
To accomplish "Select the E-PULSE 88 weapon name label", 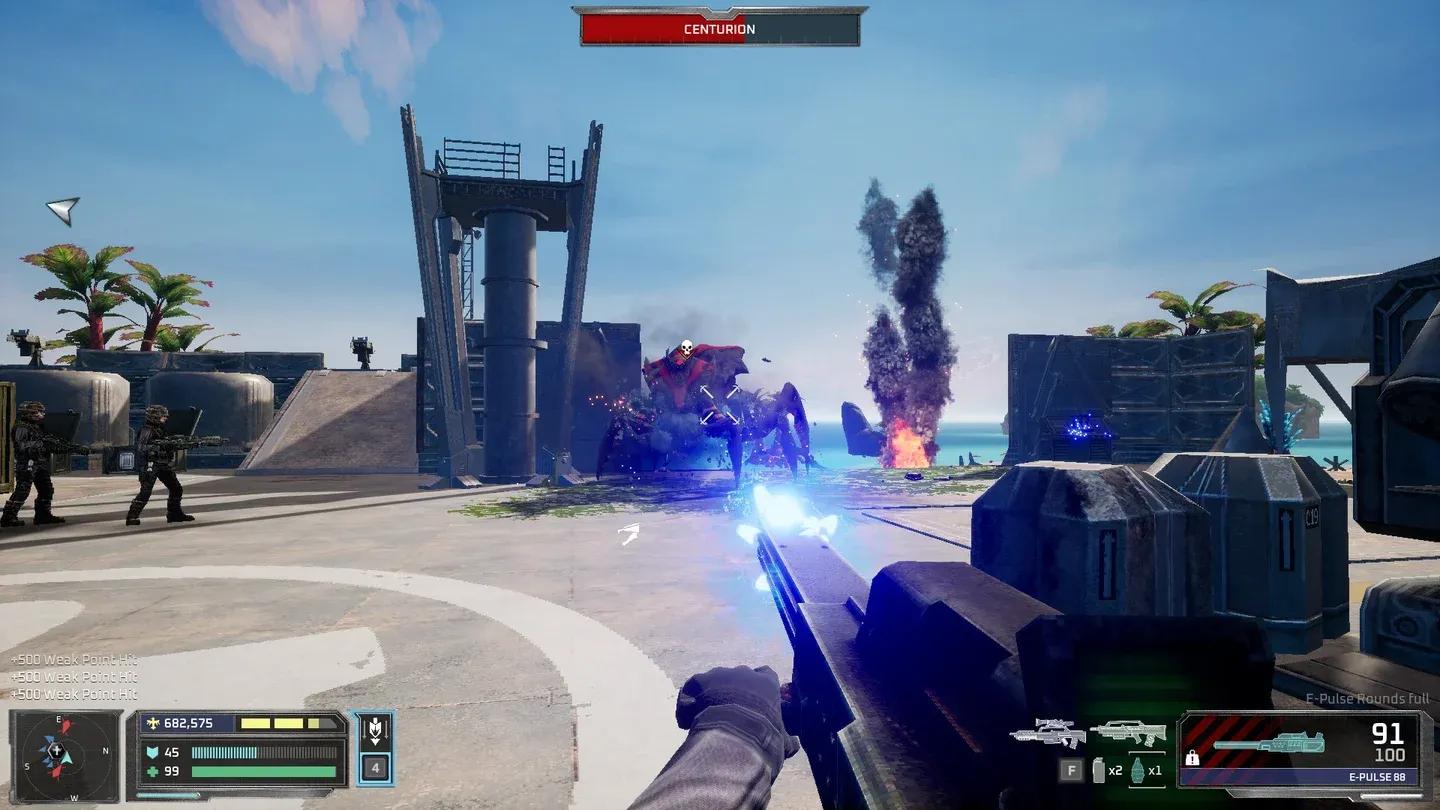I will pyautogui.click(x=1377, y=776).
